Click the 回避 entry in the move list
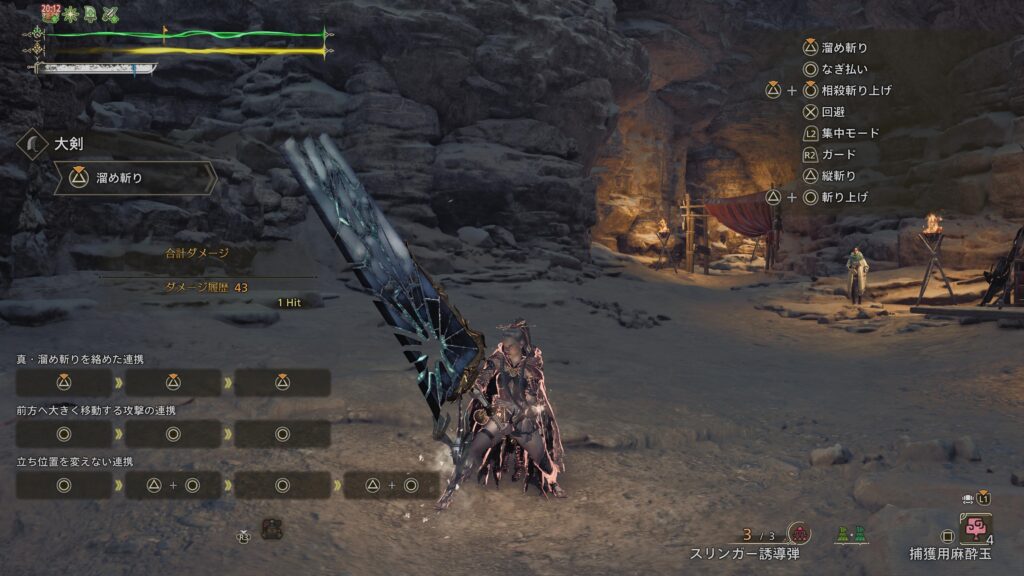1024x576 pixels. click(x=833, y=112)
